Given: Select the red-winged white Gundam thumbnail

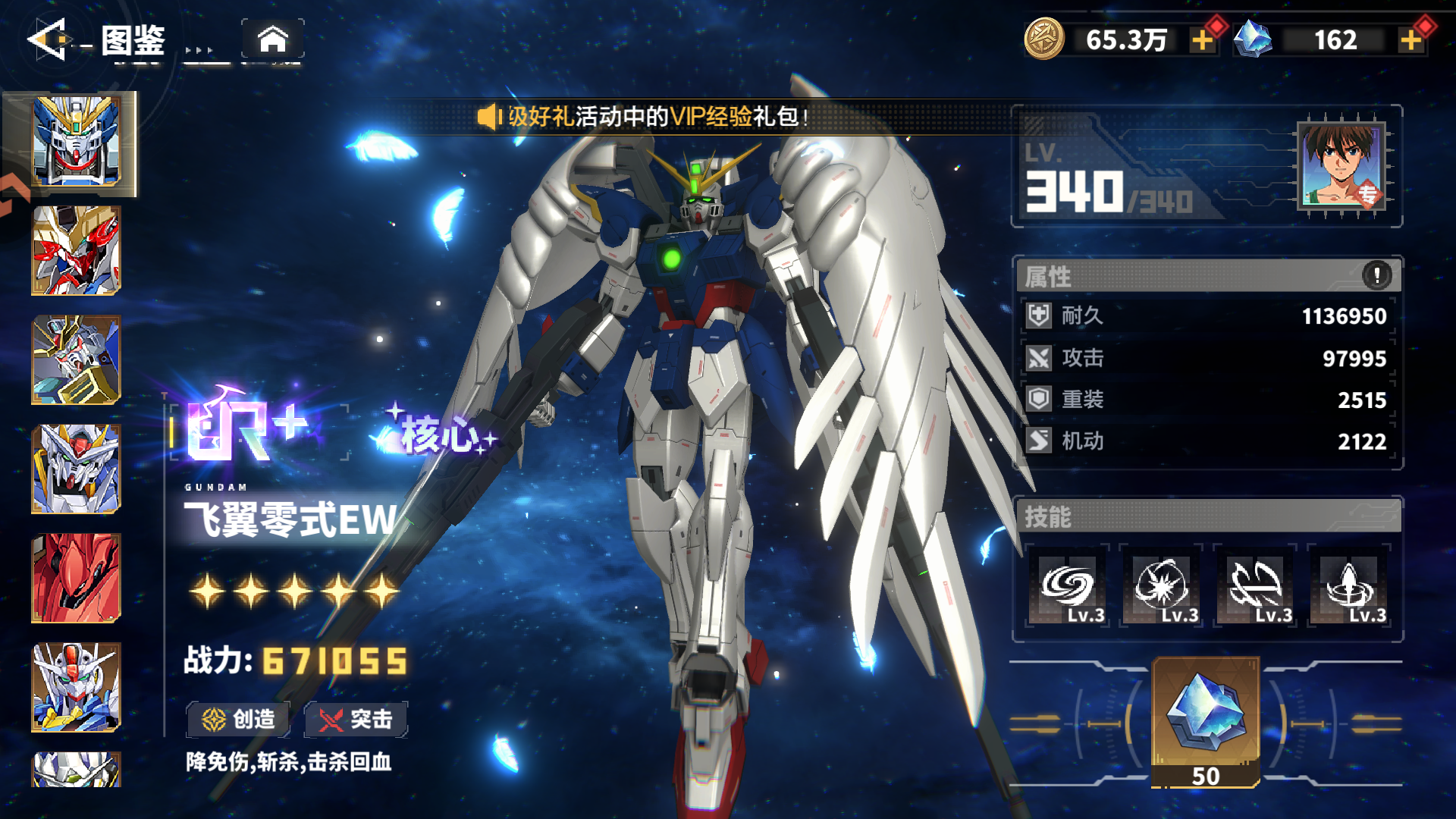Looking at the screenshot, I should [75, 251].
